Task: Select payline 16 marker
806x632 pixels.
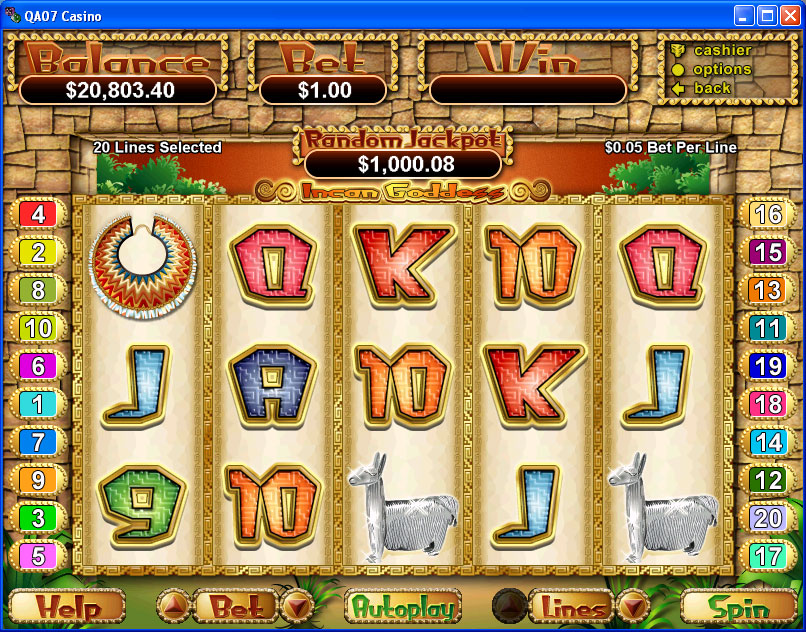Action: point(767,214)
